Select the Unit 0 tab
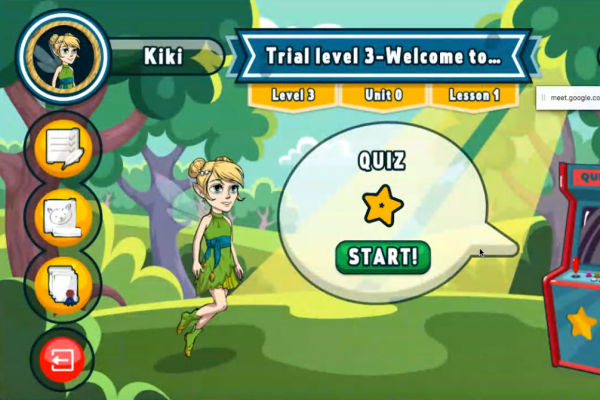The image size is (600, 400). tap(385, 95)
